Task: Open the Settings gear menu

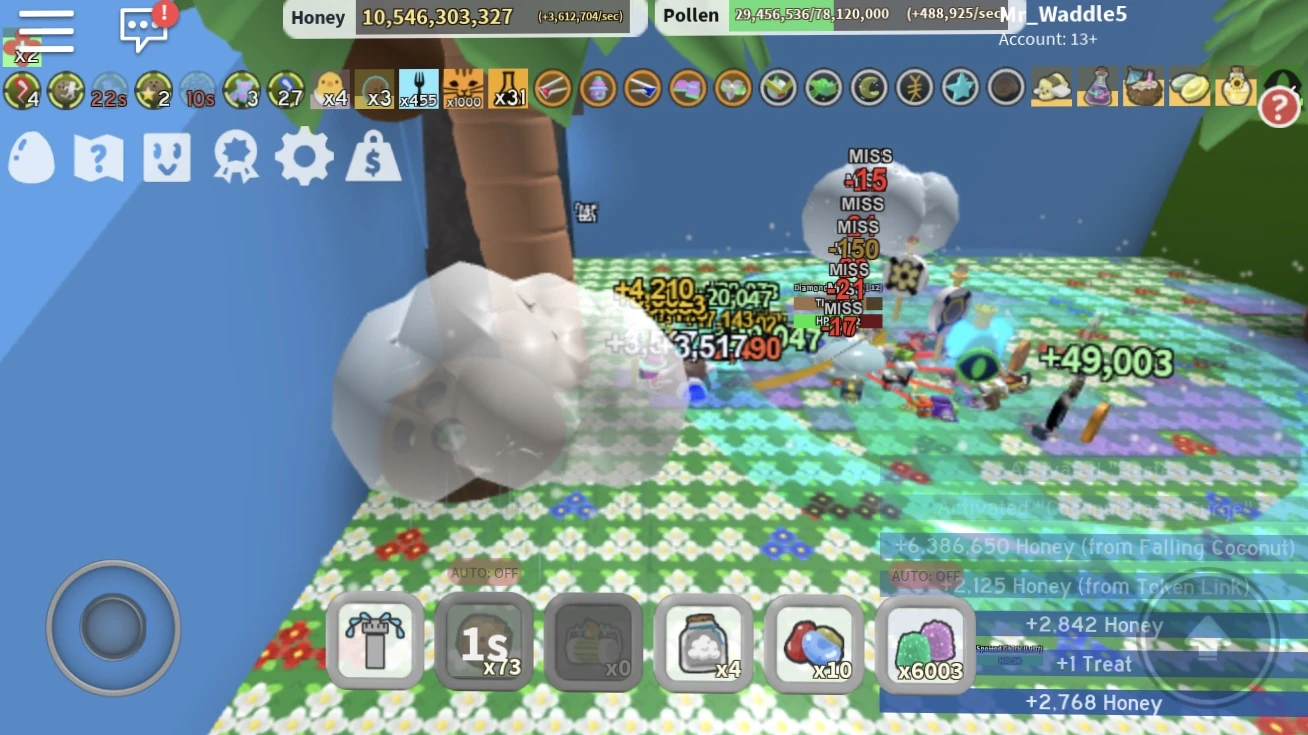Action: (304, 158)
